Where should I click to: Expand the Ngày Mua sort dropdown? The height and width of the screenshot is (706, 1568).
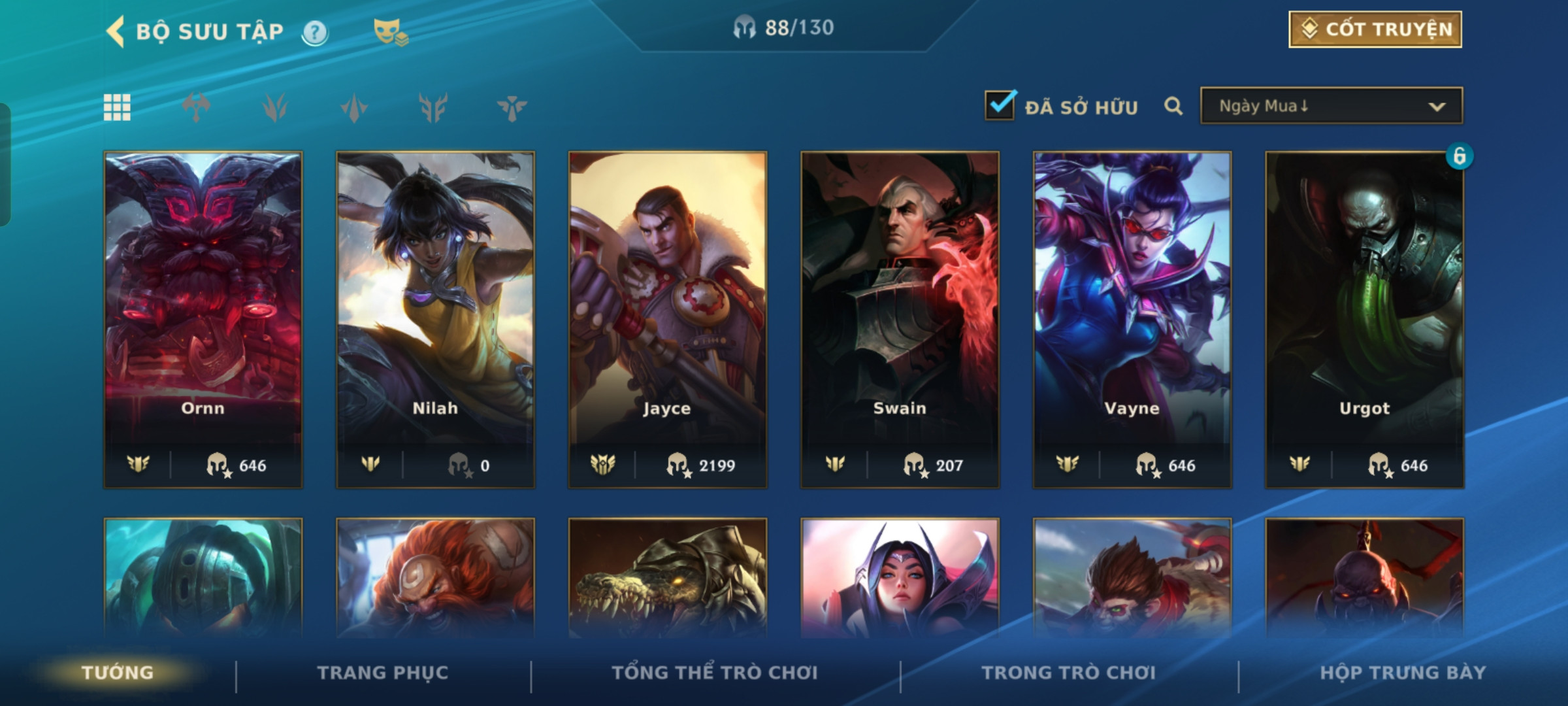pyautogui.click(x=1331, y=106)
